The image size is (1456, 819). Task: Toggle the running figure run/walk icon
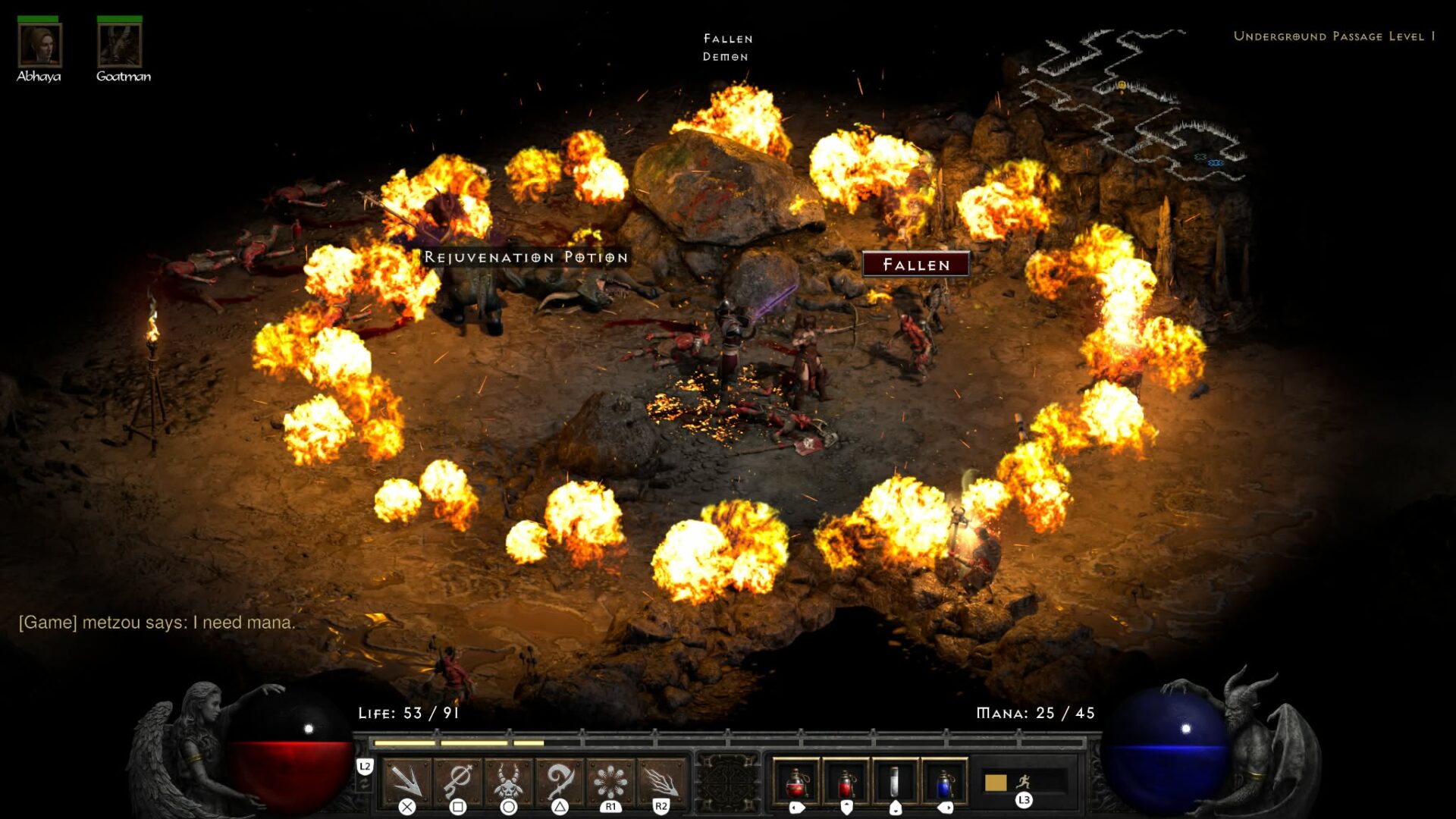click(1024, 780)
